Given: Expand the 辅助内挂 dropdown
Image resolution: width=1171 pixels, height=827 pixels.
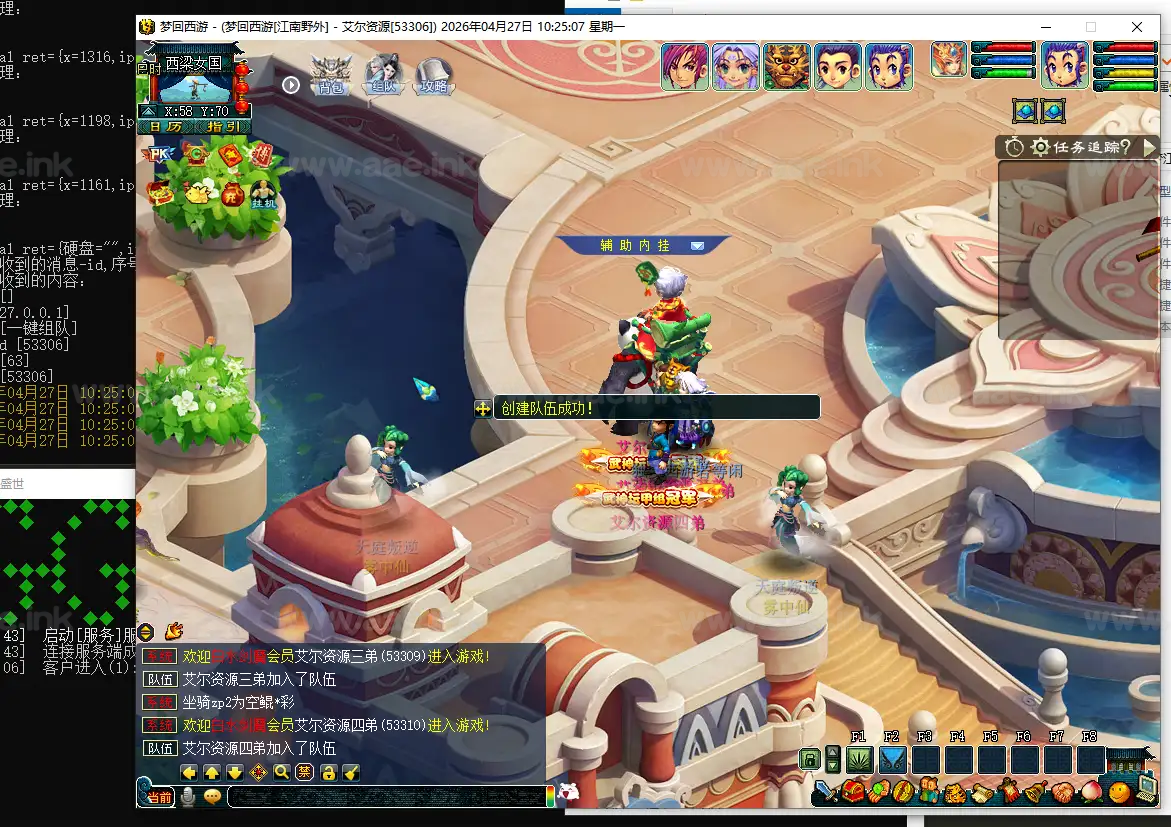Looking at the screenshot, I should [x=697, y=245].
